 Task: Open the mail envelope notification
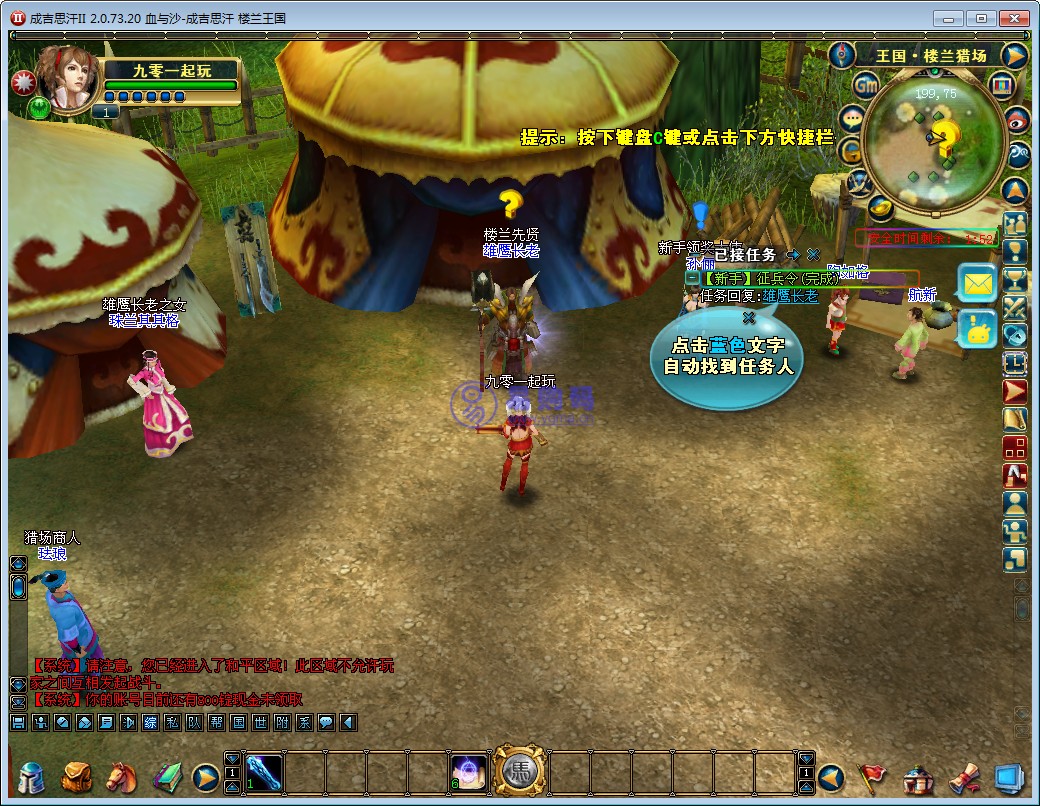click(977, 283)
